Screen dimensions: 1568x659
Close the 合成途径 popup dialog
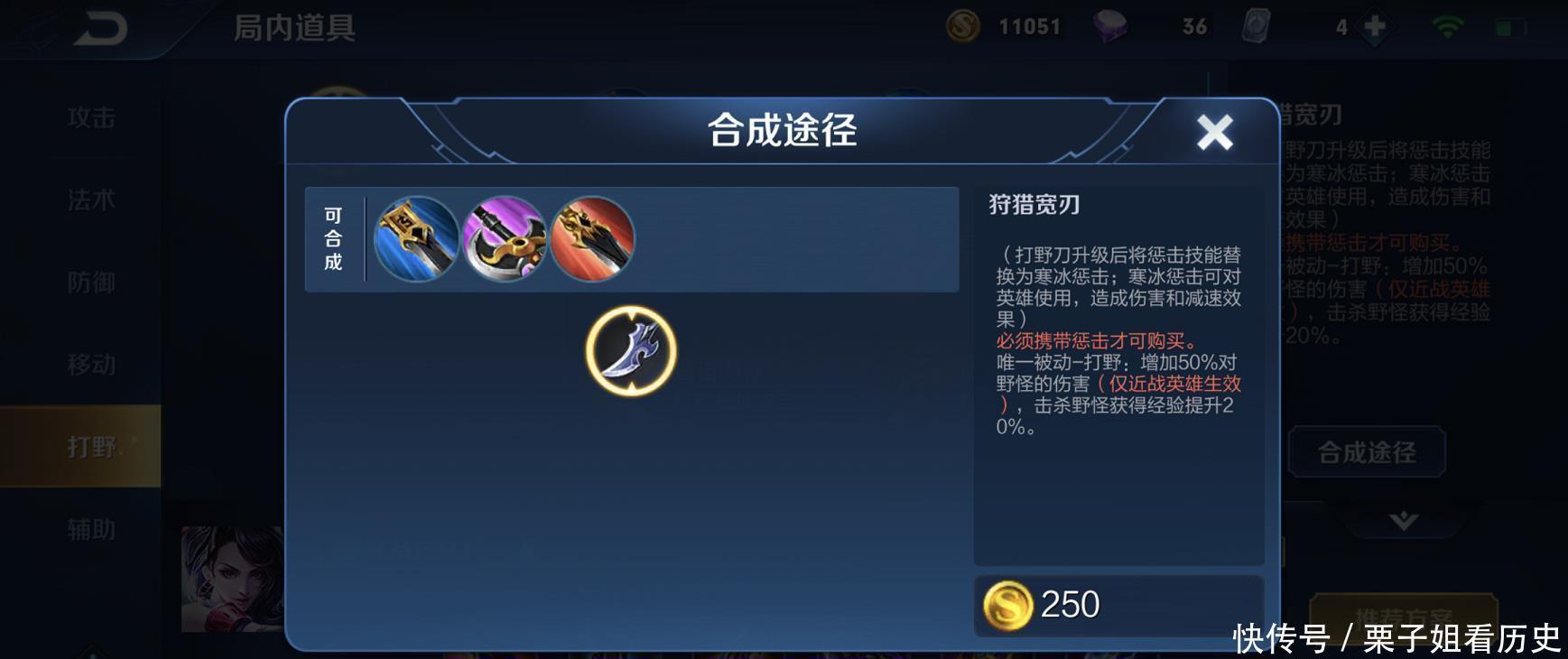point(1216,131)
